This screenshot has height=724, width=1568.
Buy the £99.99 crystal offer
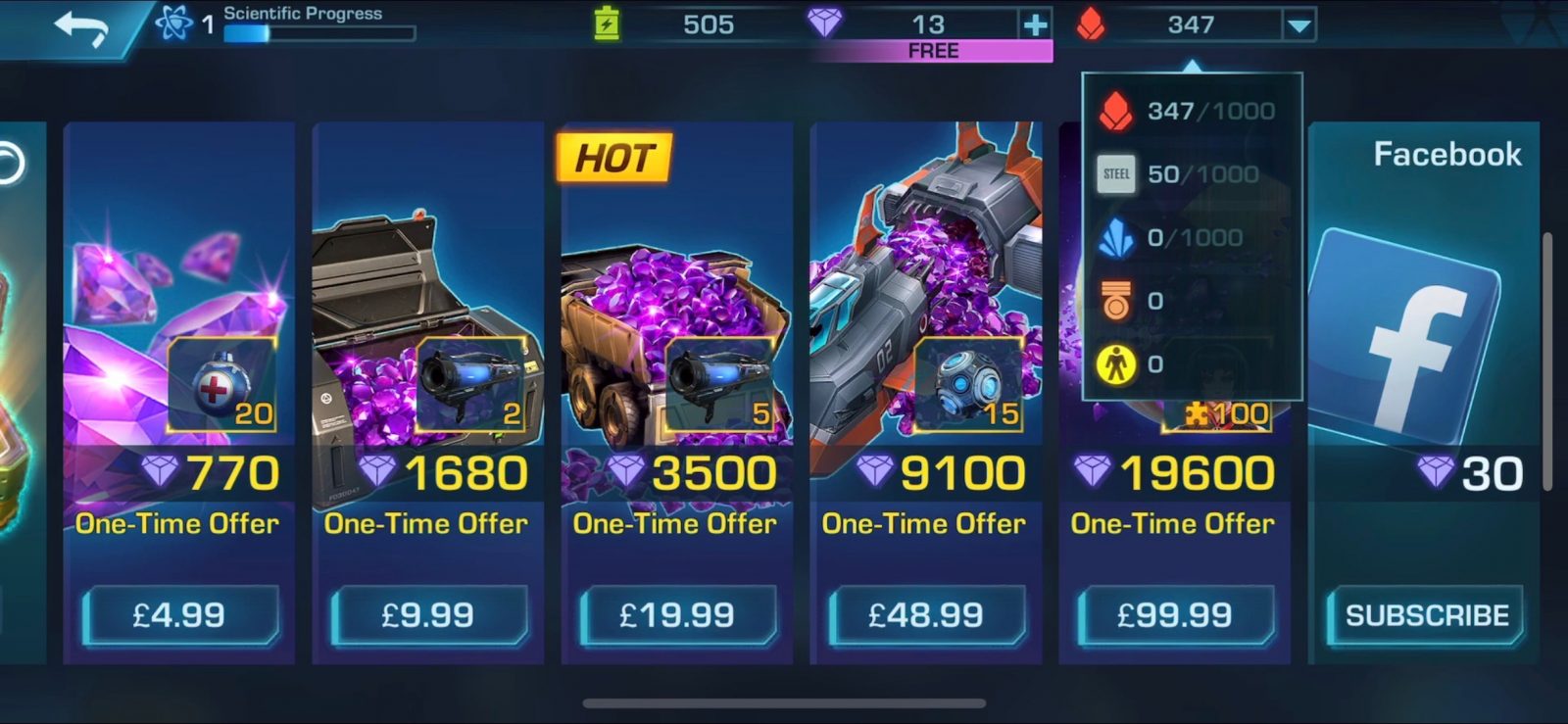[x=1175, y=615]
